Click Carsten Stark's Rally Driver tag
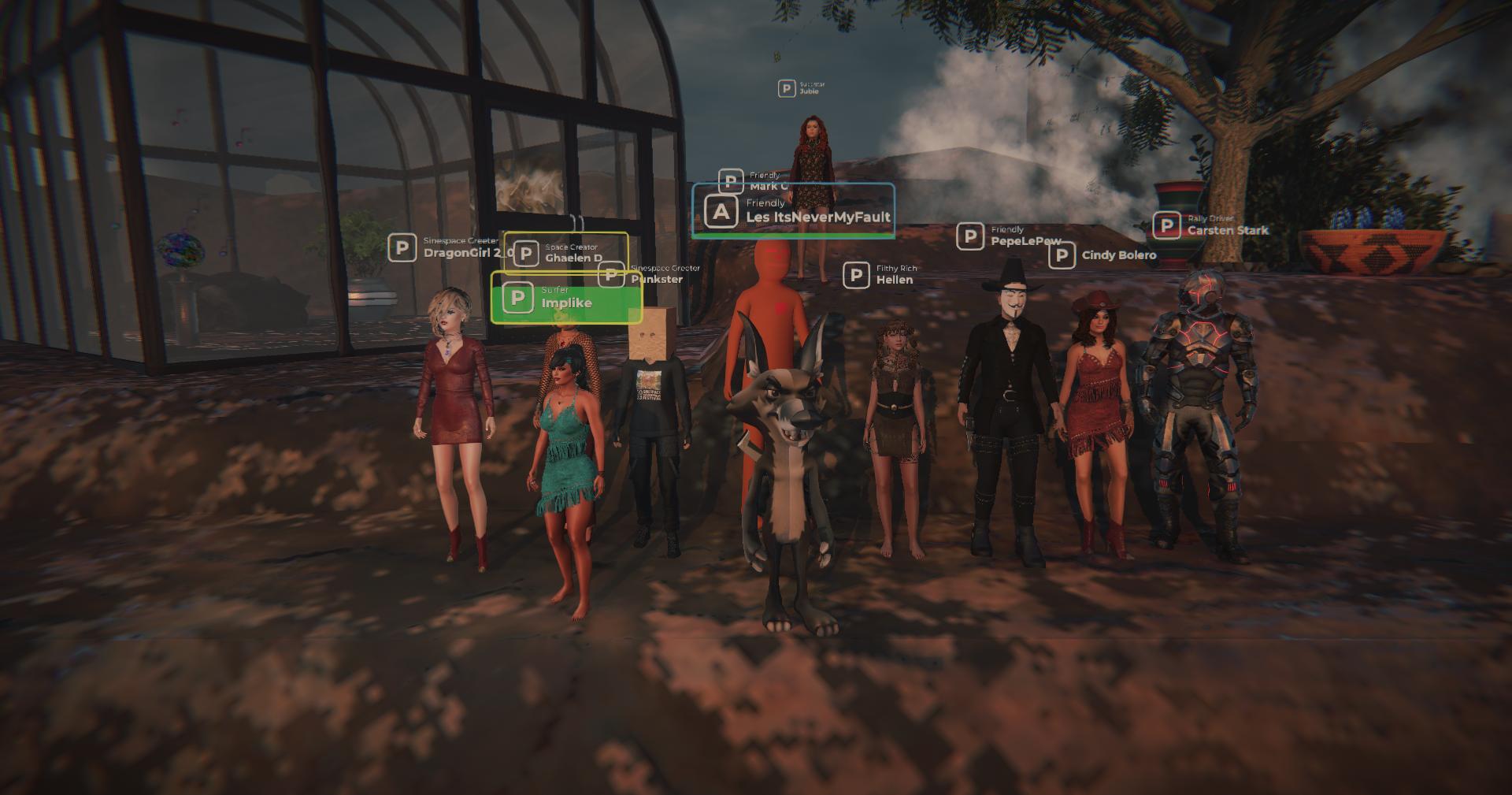The image size is (1512, 795). 1211,225
